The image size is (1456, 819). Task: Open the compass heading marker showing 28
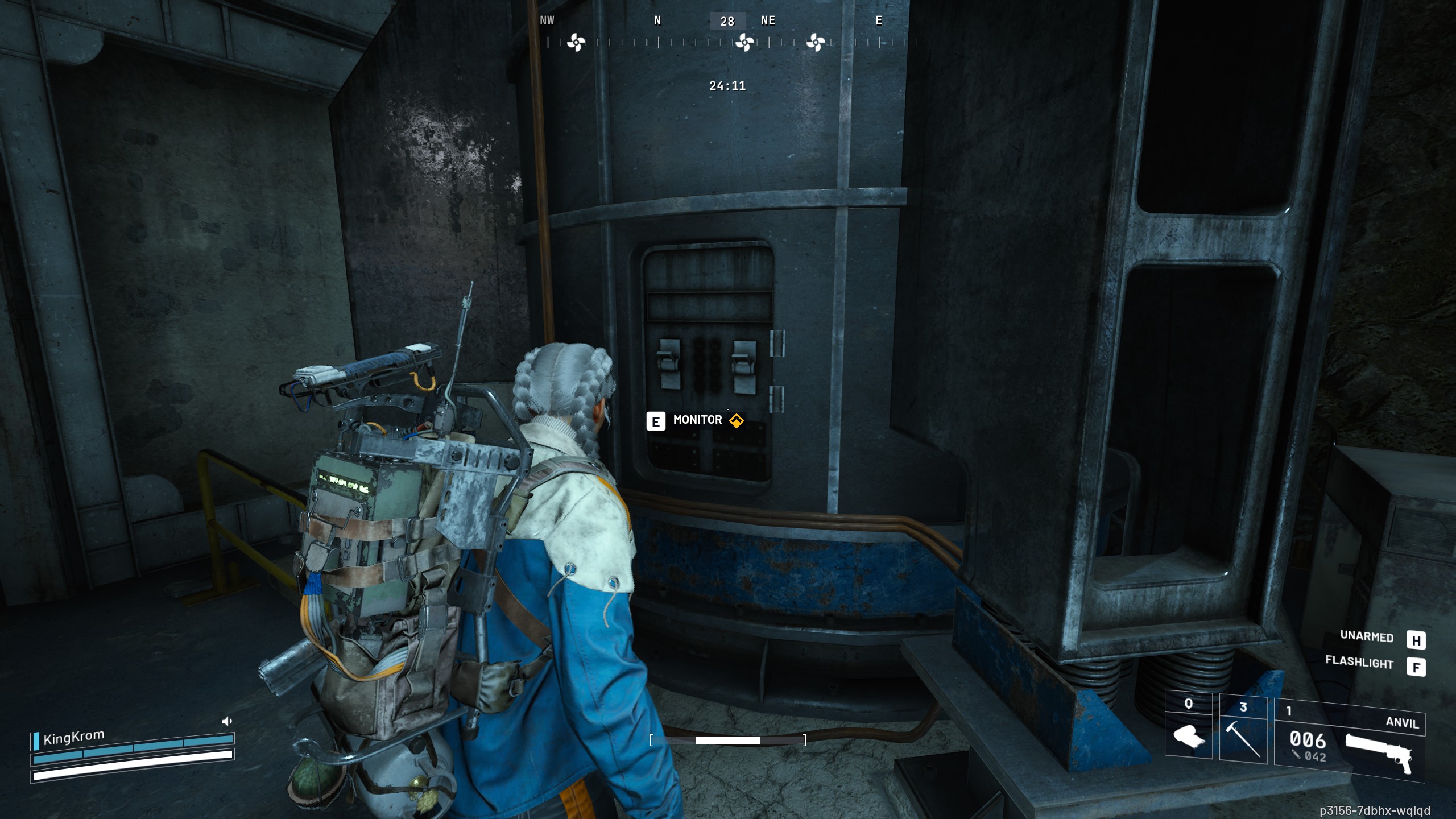[x=728, y=21]
